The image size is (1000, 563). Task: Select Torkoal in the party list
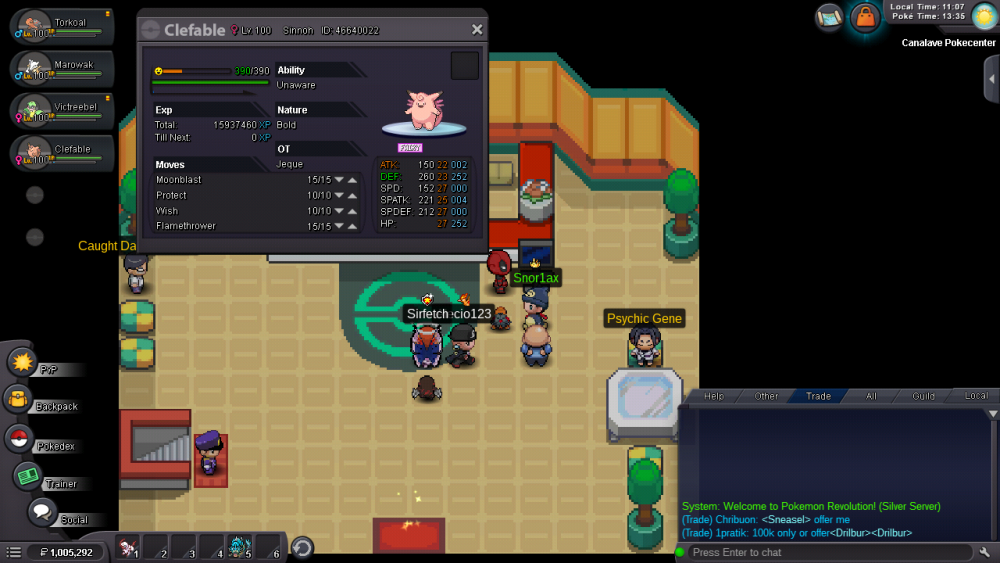(x=62, y=26)
